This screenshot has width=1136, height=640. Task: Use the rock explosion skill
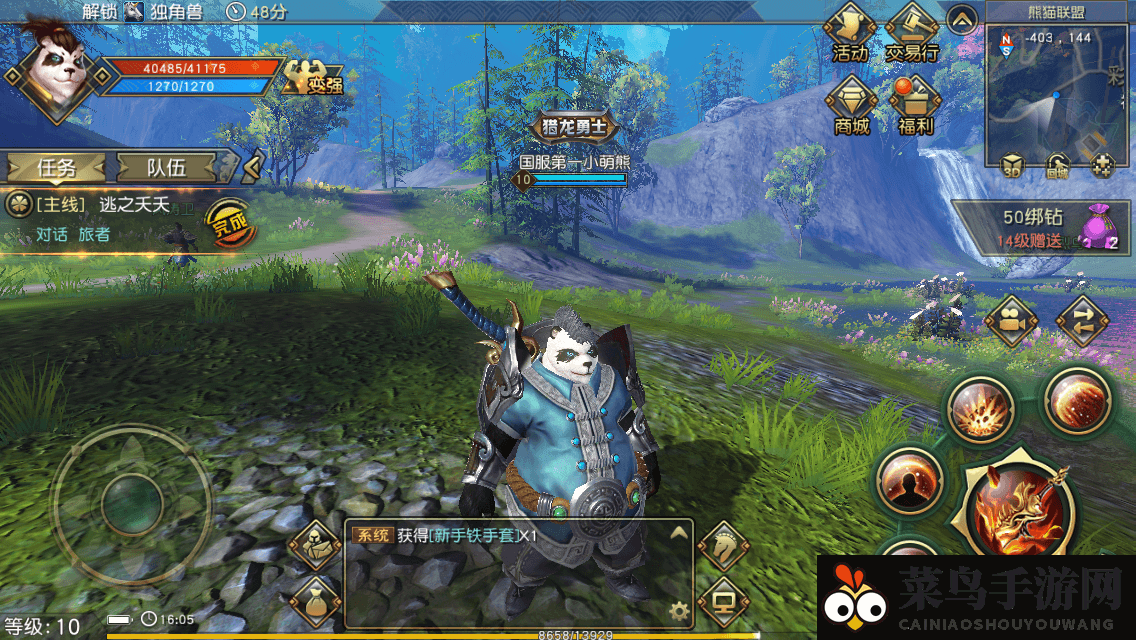coord(980,408)
